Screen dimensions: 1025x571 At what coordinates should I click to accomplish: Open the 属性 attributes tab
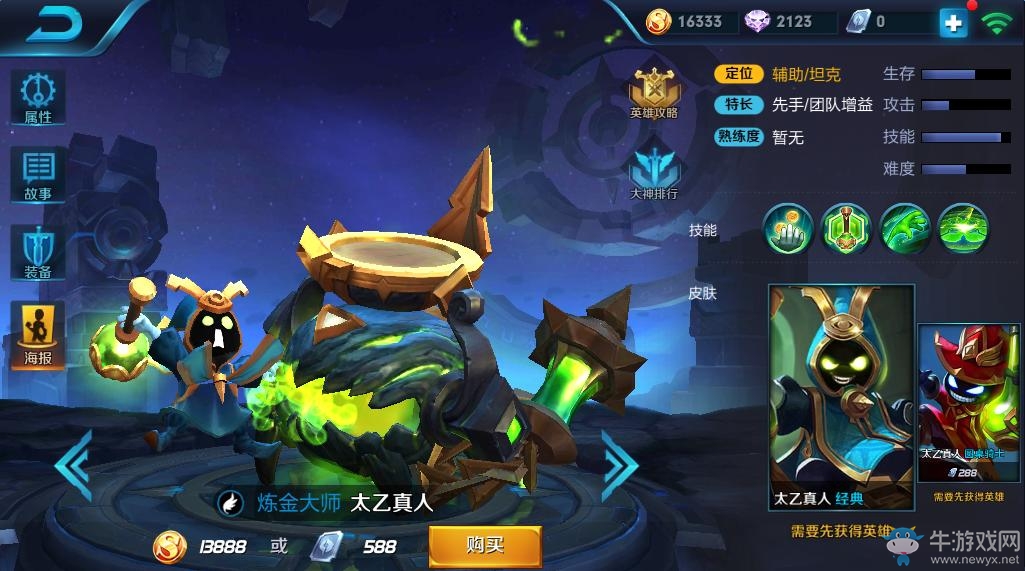point(38,98)
